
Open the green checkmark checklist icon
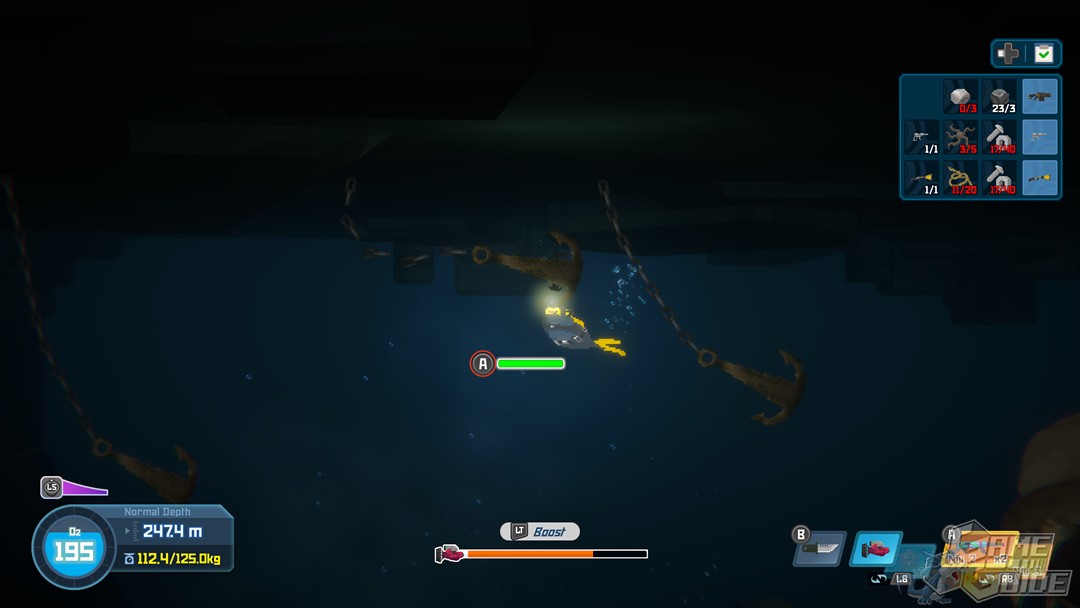(x=1044, y=54)
